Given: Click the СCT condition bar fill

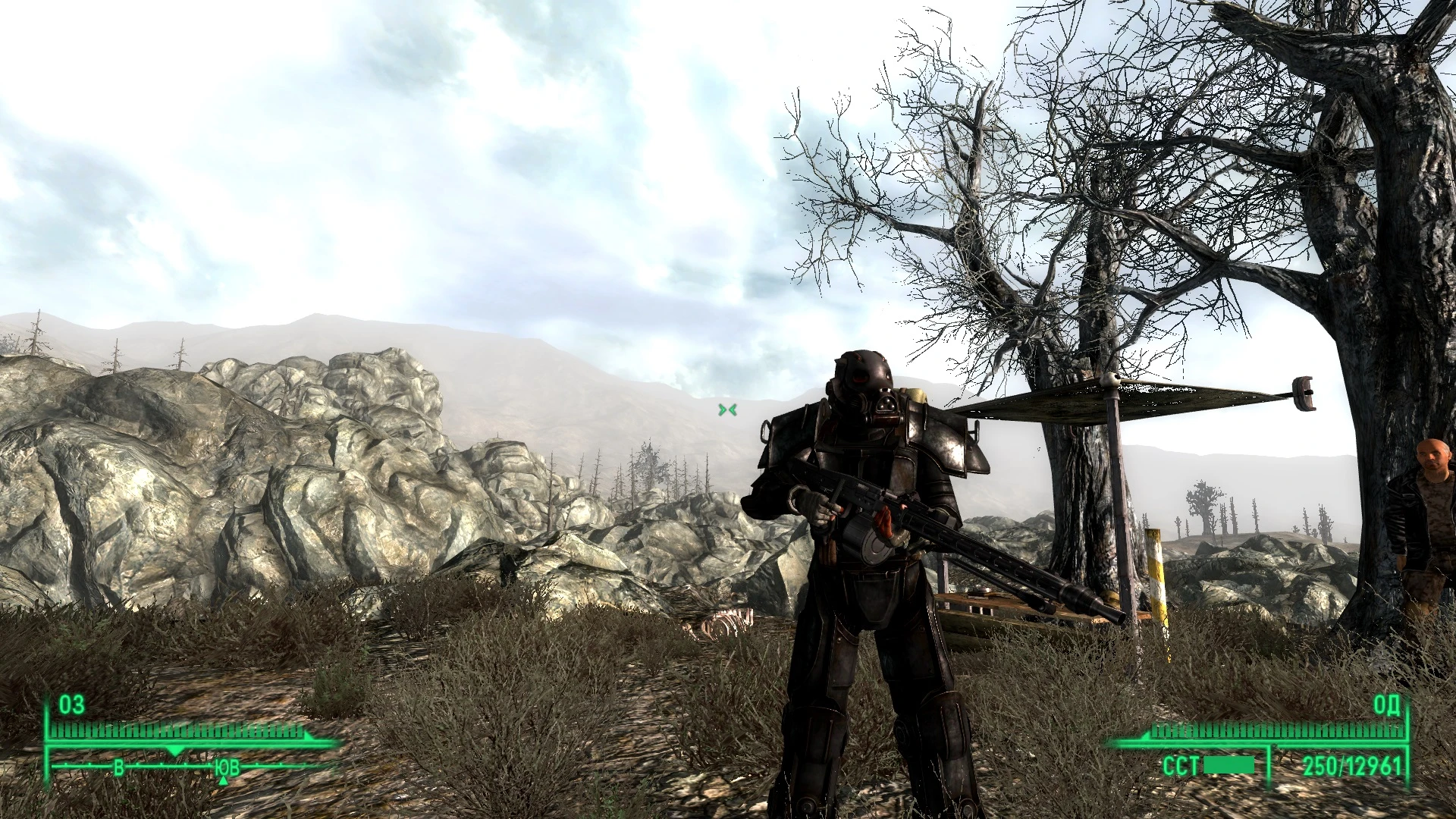Looking at the screenshot, I should 1229,766.
